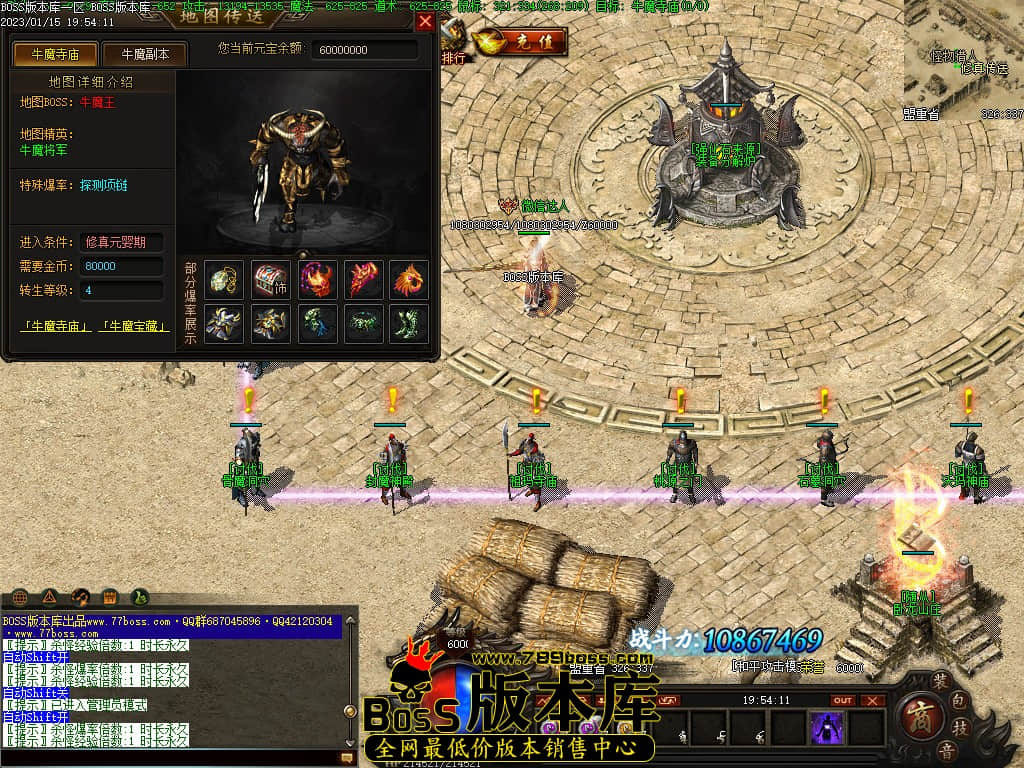Select the treasure chest drop item
This screenshot has height=768, width=1024.
[x=270, y=279]
